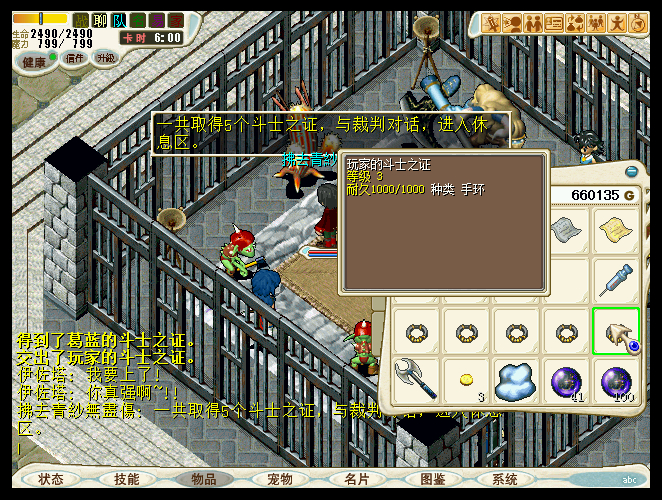Select the purple orb stack of 41
Screen dimensions: 662x500
[566, 380]
